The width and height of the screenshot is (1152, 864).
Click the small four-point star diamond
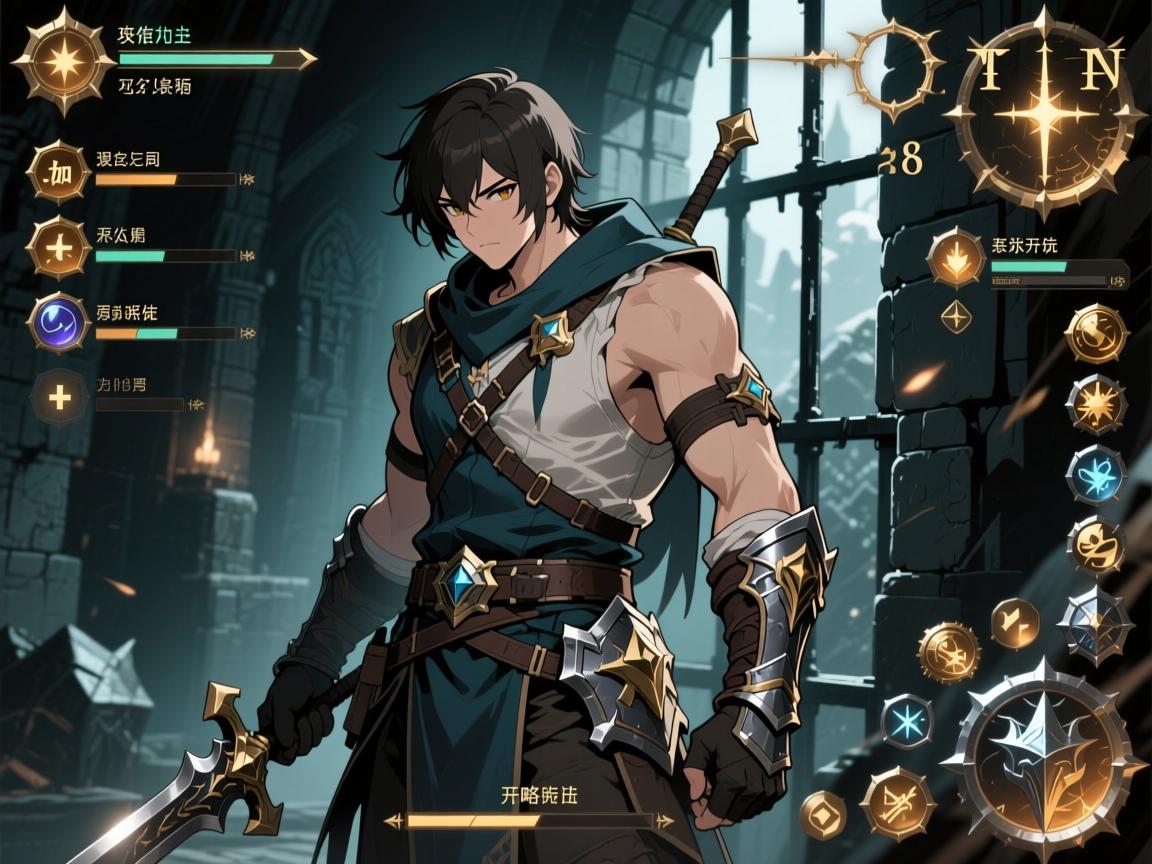point(956,317)
